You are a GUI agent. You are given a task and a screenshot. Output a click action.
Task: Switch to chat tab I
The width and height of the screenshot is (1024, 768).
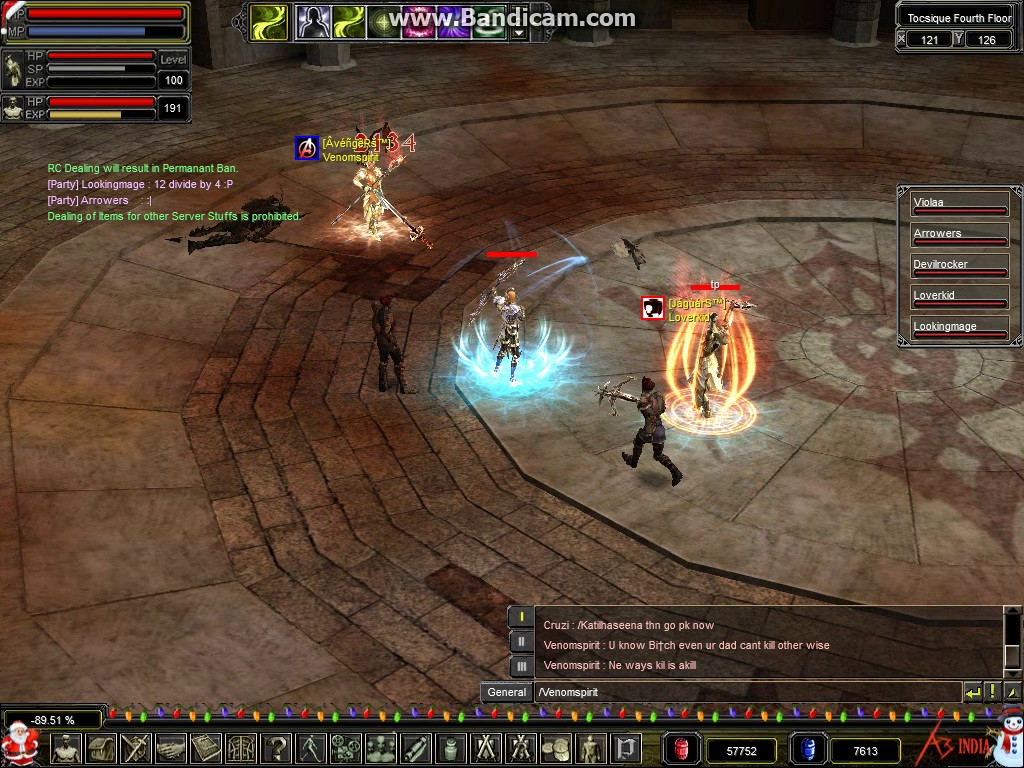pos(521,617)
